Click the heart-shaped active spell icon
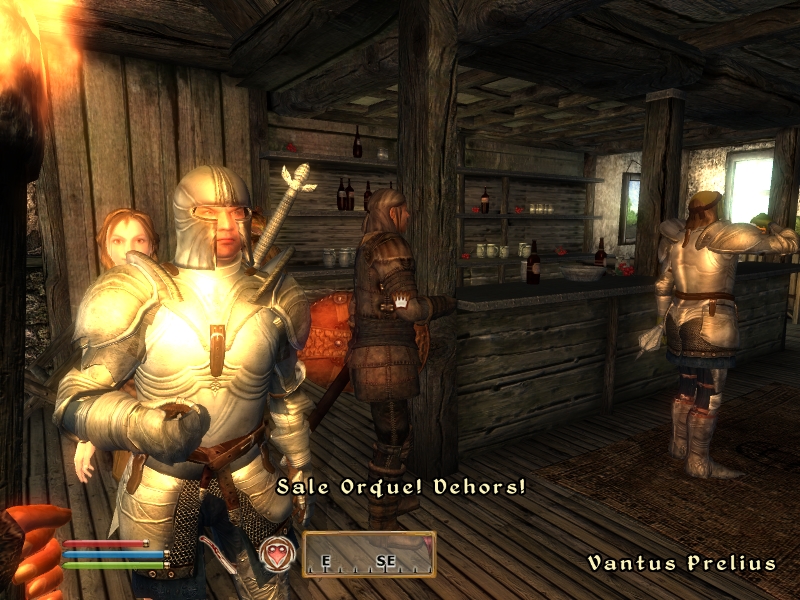 coord(278,553)
